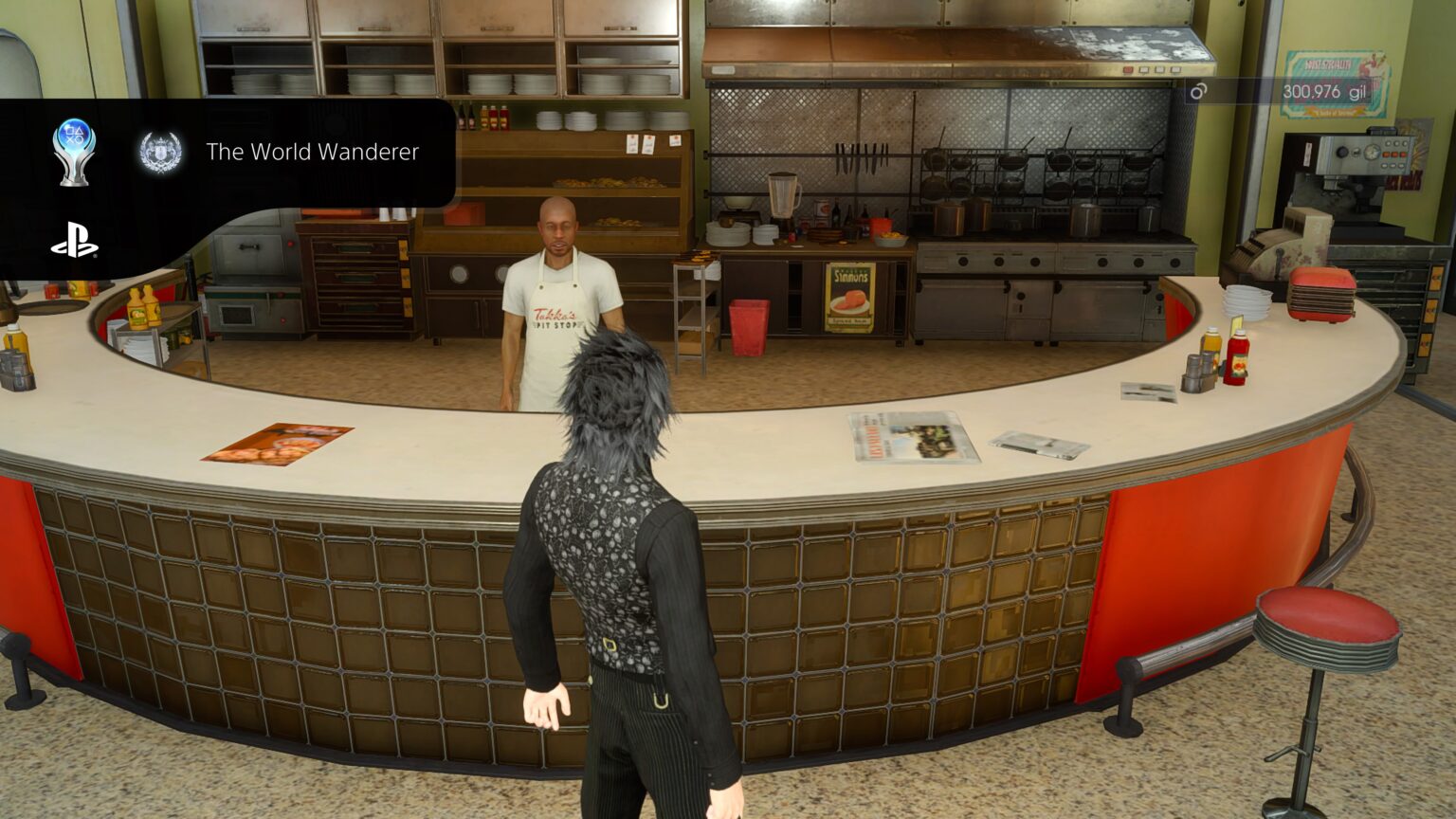
Task: Click the blue trophy cup icon
Action: tap(74, 151)
